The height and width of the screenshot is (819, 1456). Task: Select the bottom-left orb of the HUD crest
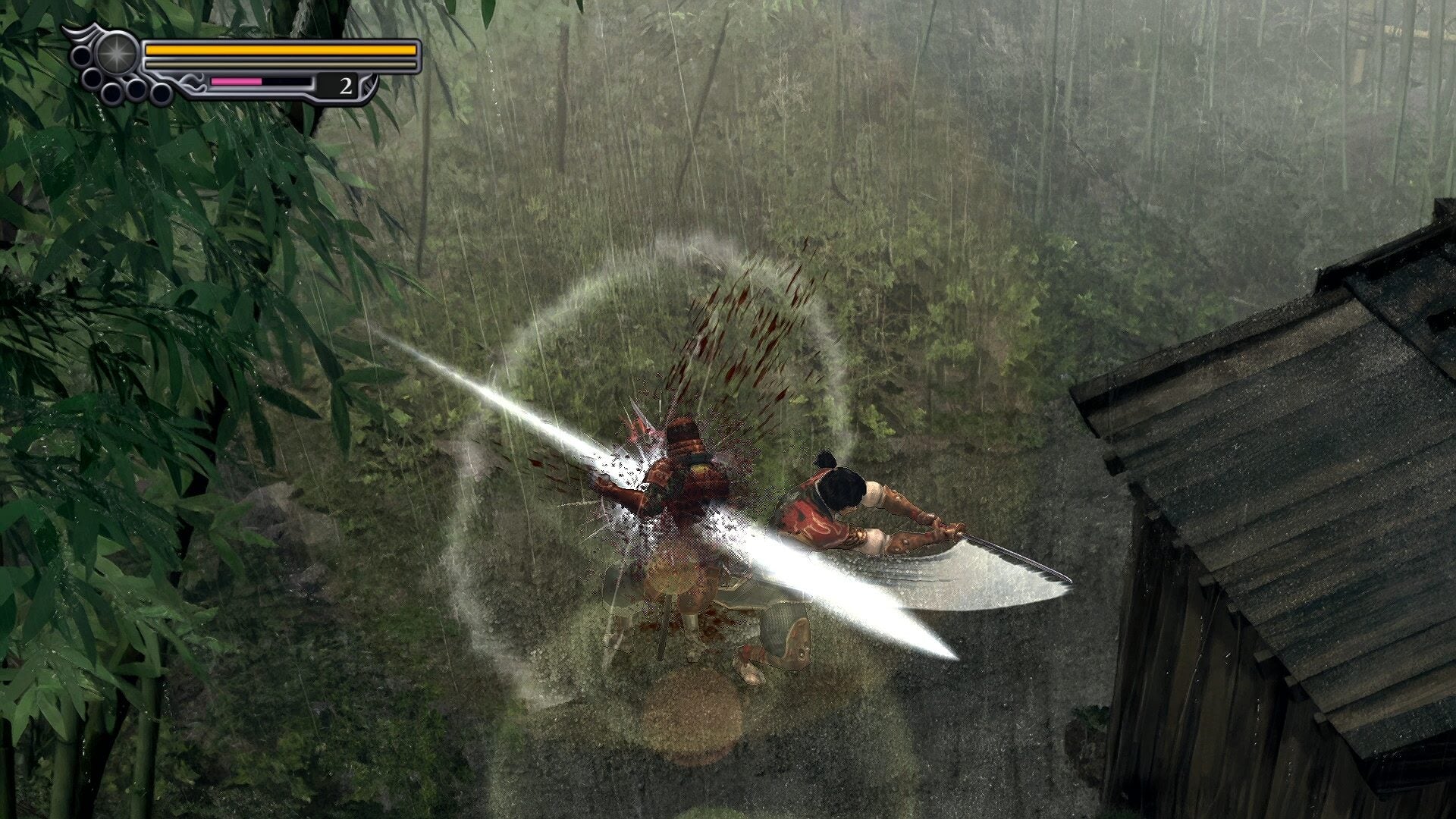click(x=112, y=94)
